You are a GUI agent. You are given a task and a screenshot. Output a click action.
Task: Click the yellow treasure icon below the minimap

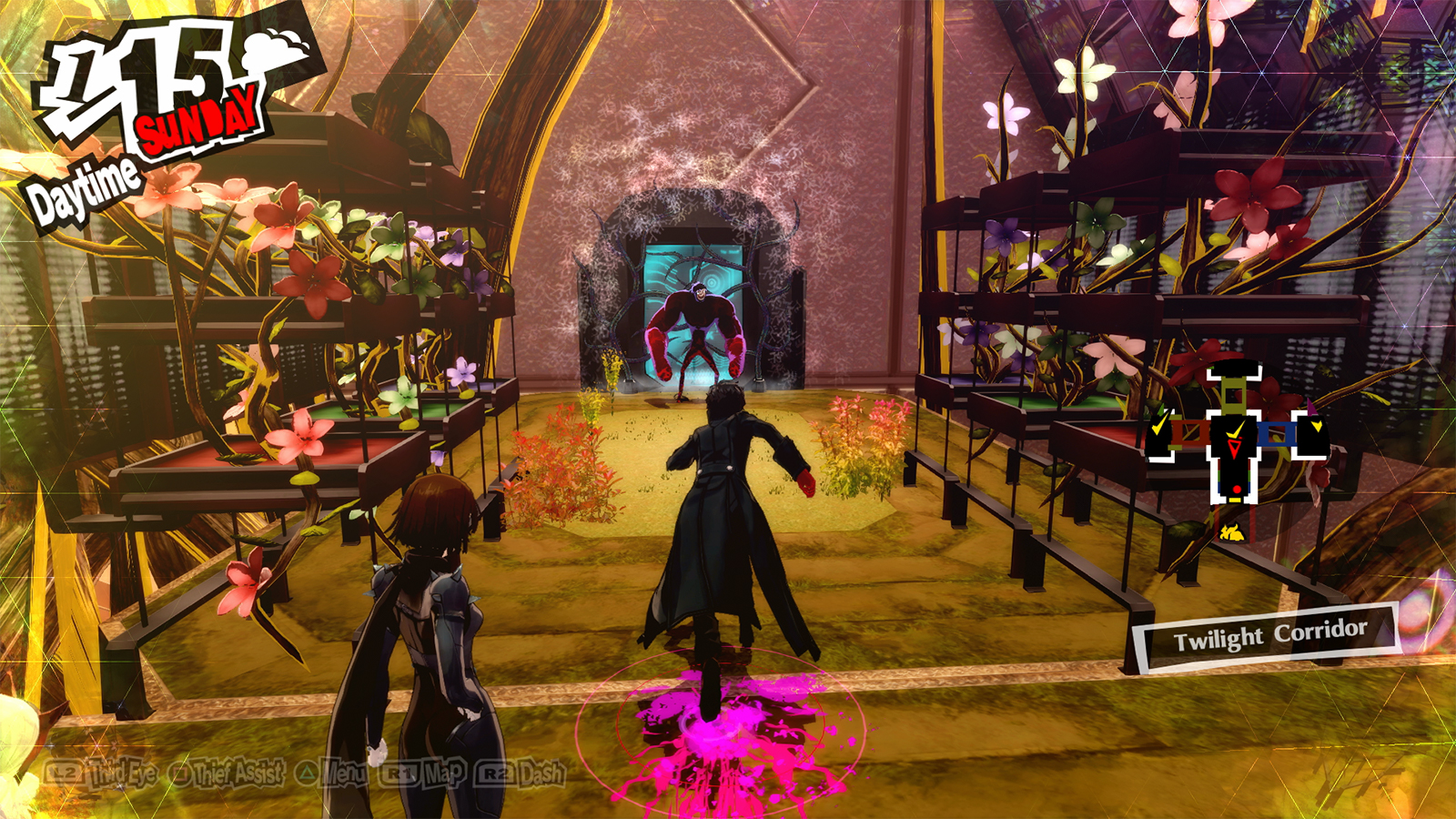1234,531
